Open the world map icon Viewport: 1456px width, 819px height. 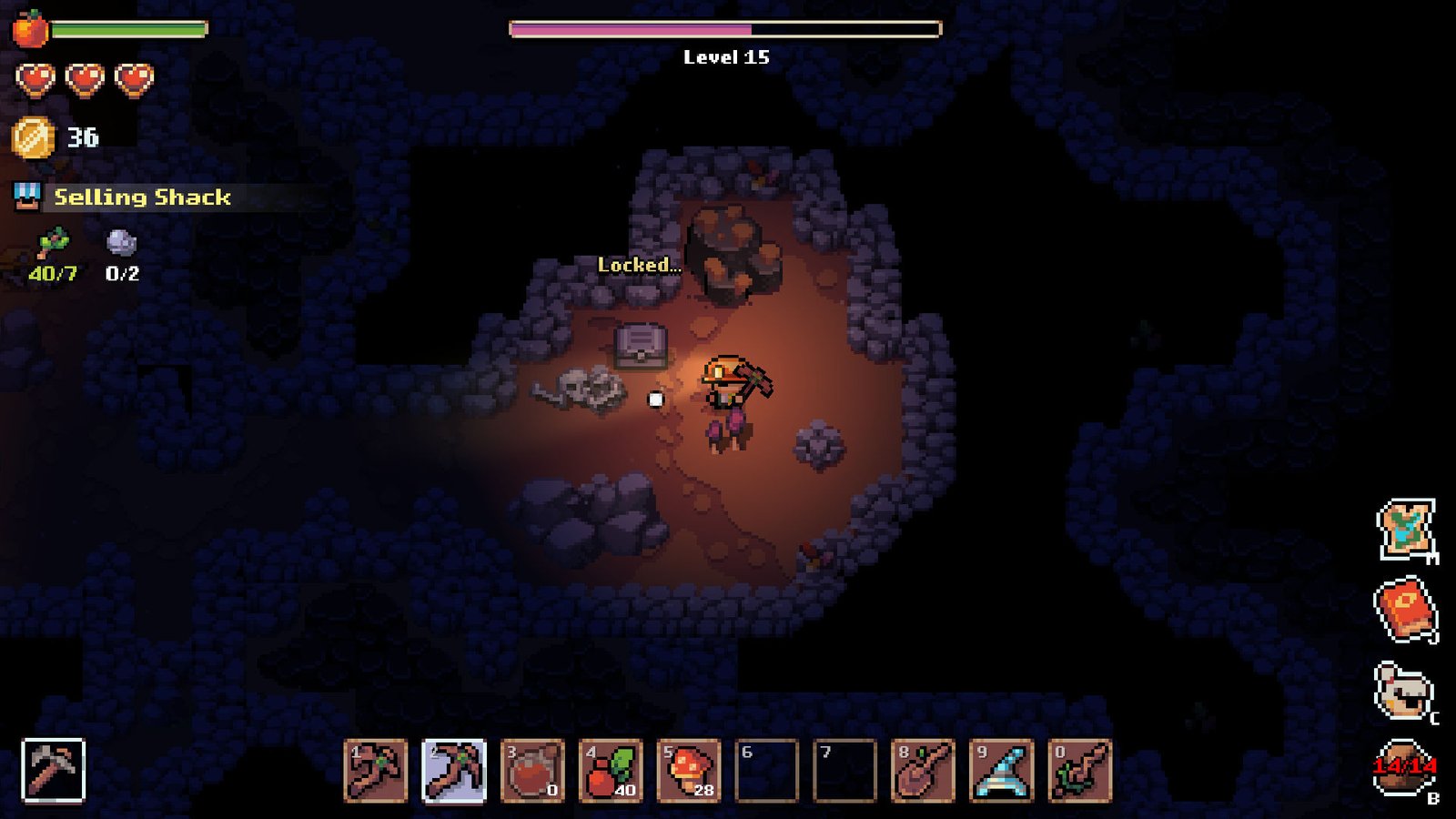[1406, 529]
